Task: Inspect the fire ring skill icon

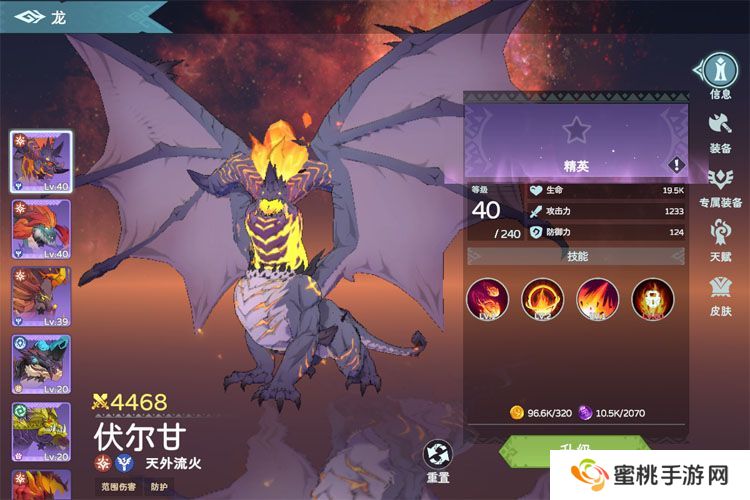Action: [x=542, y=298]
